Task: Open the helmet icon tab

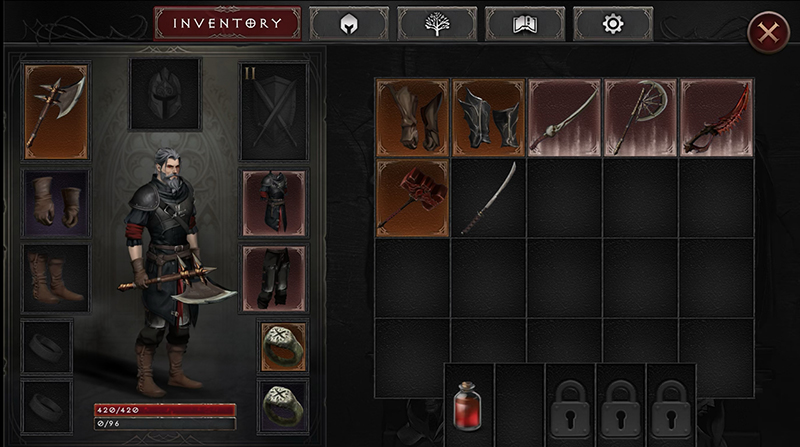Action: pyautogui.click(x=349, y=23)
